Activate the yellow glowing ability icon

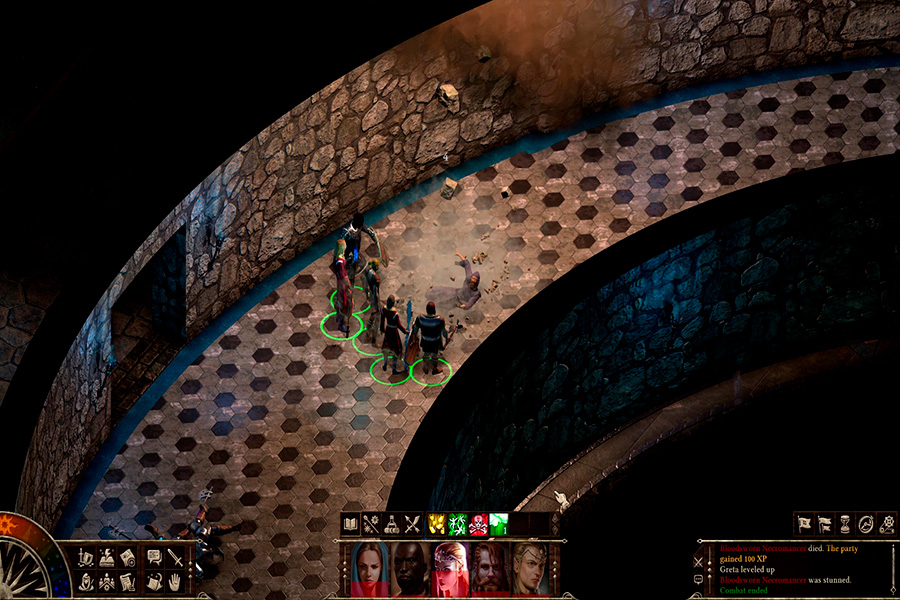tap(437, 523)
